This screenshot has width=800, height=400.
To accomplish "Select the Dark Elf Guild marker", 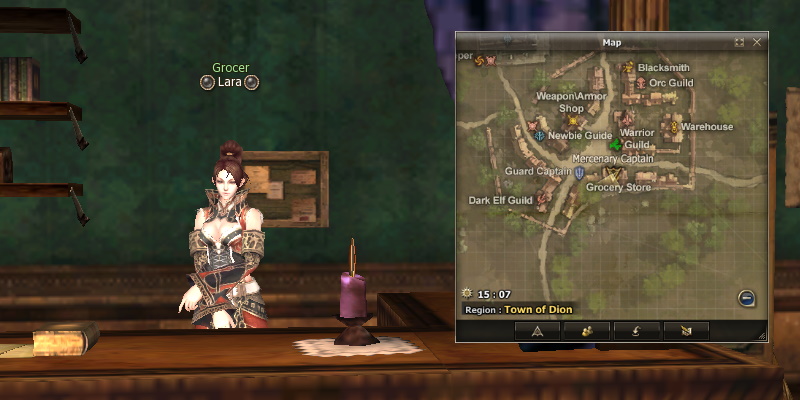I will (543, 200).
